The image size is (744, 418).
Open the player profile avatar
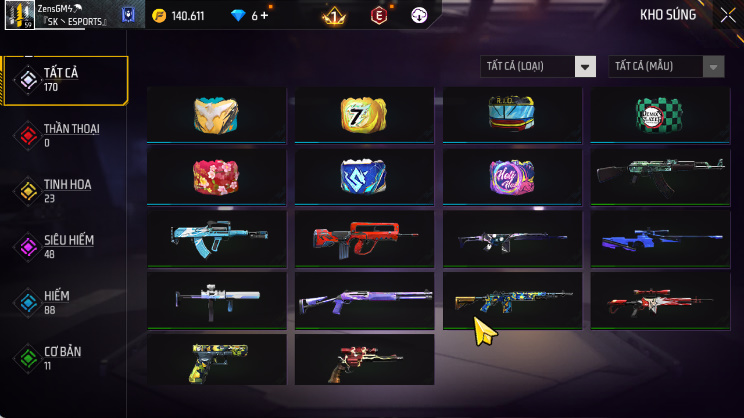19,15
